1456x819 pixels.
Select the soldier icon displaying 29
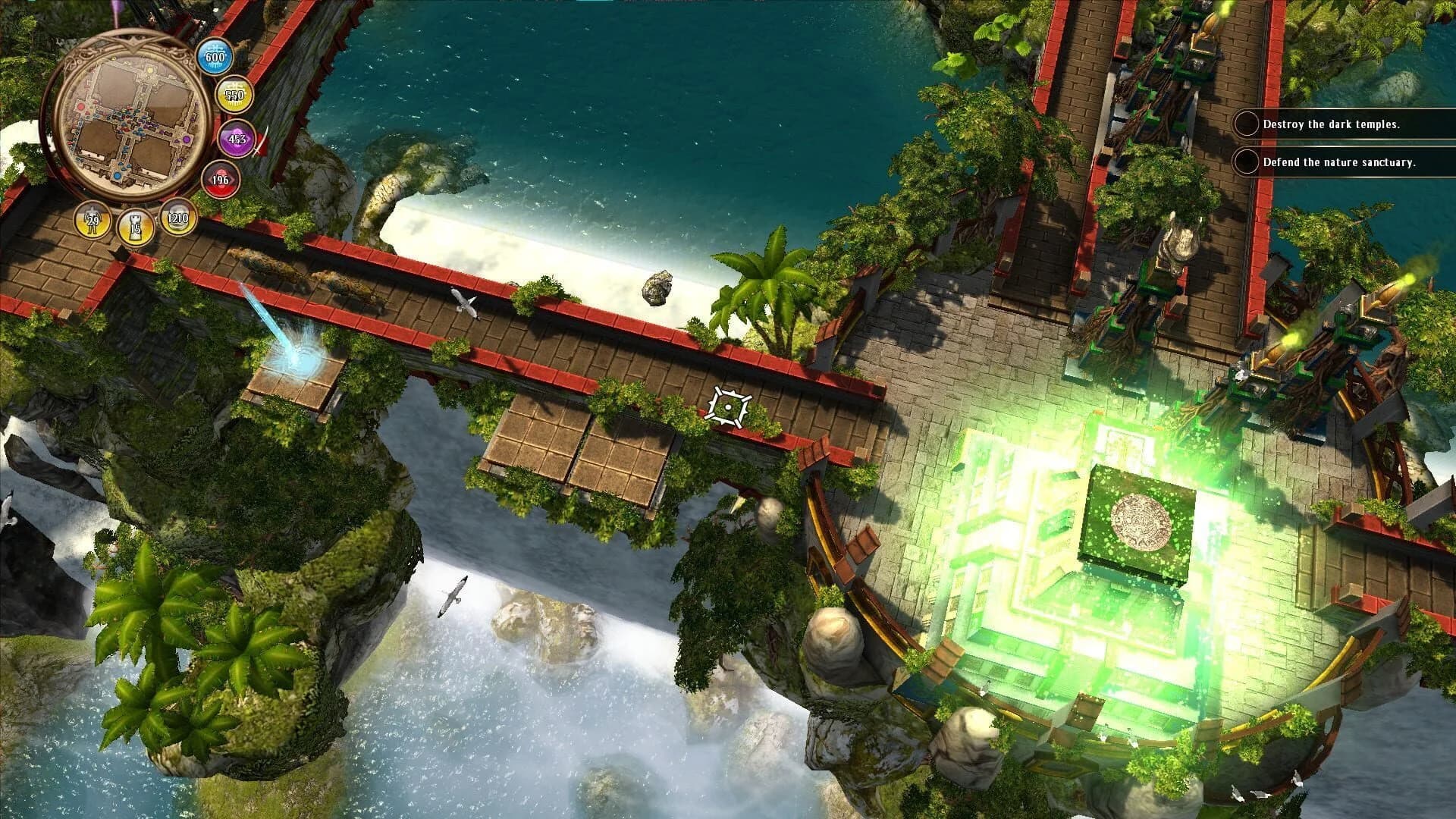(x=93, y=219)
